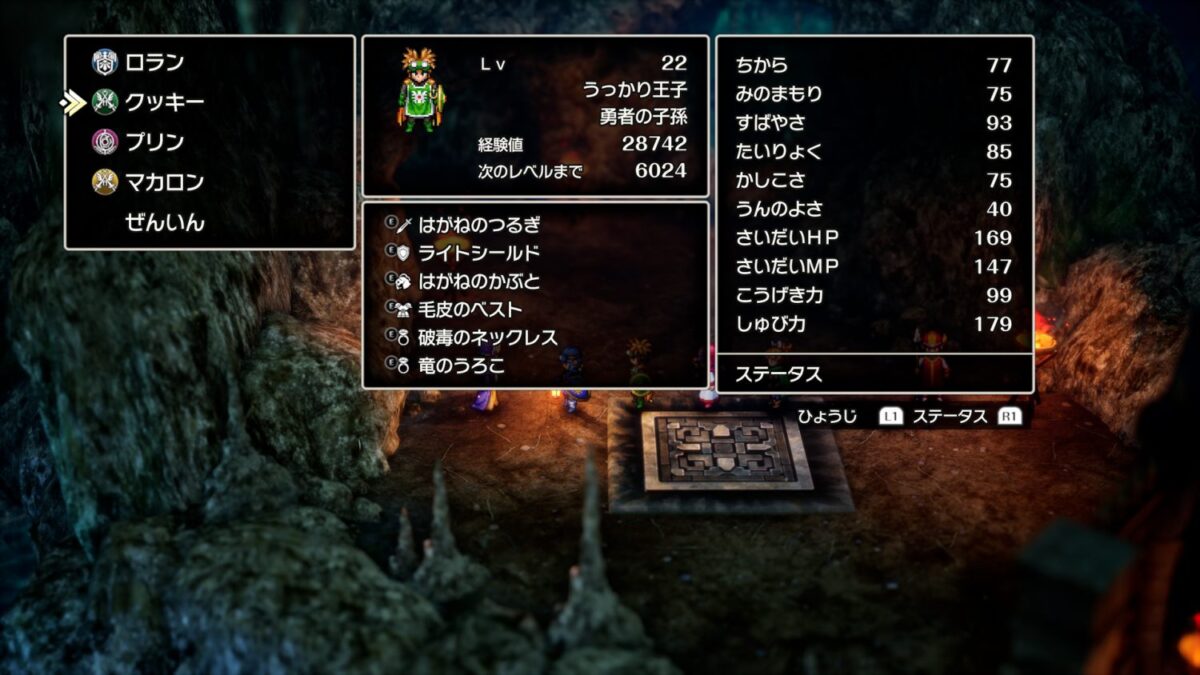1200x675 pixels.
Task: Select the はがねのつるぎ weapon slot
Action: [480, 224]
